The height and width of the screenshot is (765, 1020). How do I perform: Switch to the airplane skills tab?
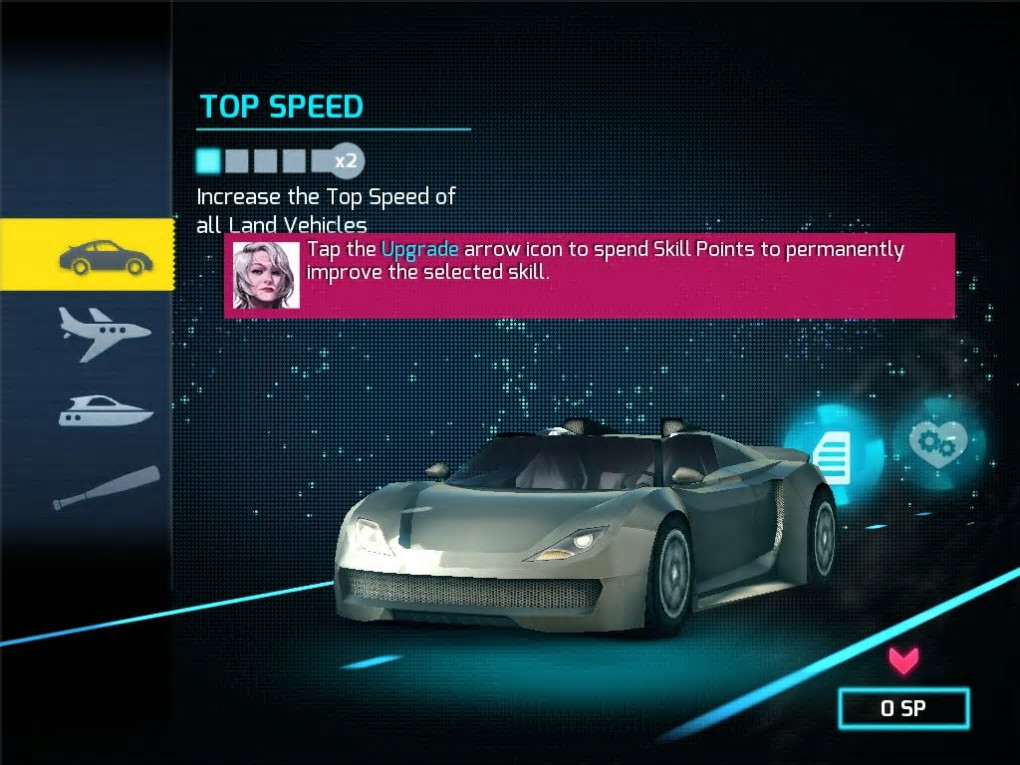click(x=104, y=331)
